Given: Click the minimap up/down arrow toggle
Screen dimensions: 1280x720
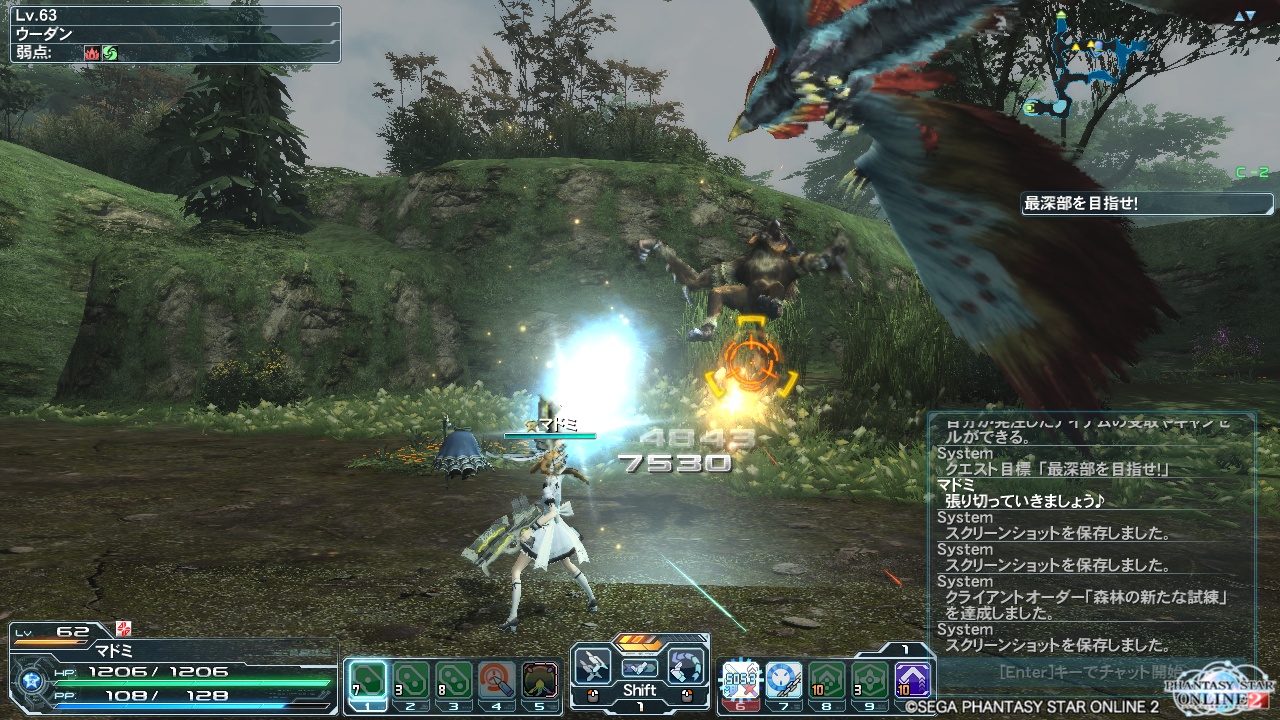Looking at the screenshot, I should tap(1244, 16).
